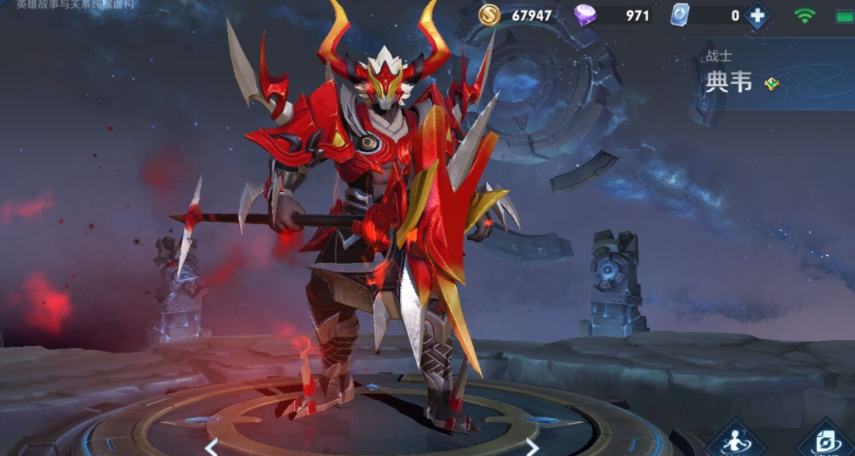Switch to the previous skin with left arrow
Viewport: 855px width, 456px height.
point(212,446)
